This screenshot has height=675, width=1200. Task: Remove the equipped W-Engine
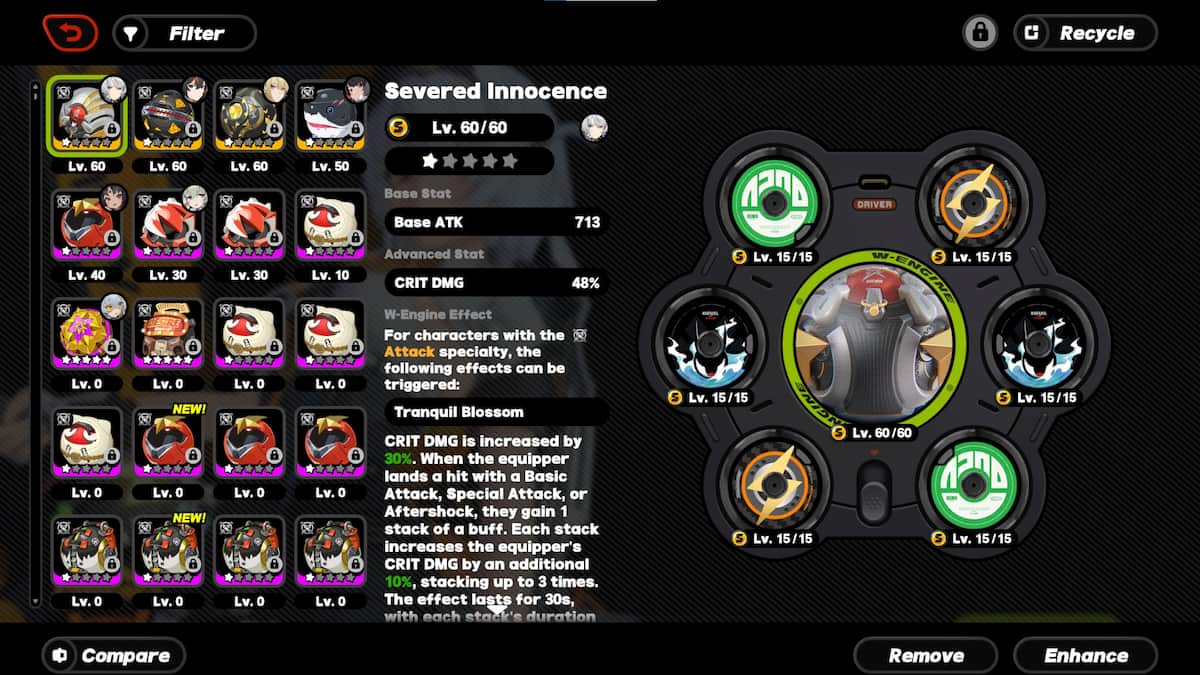tap(925, 656)
